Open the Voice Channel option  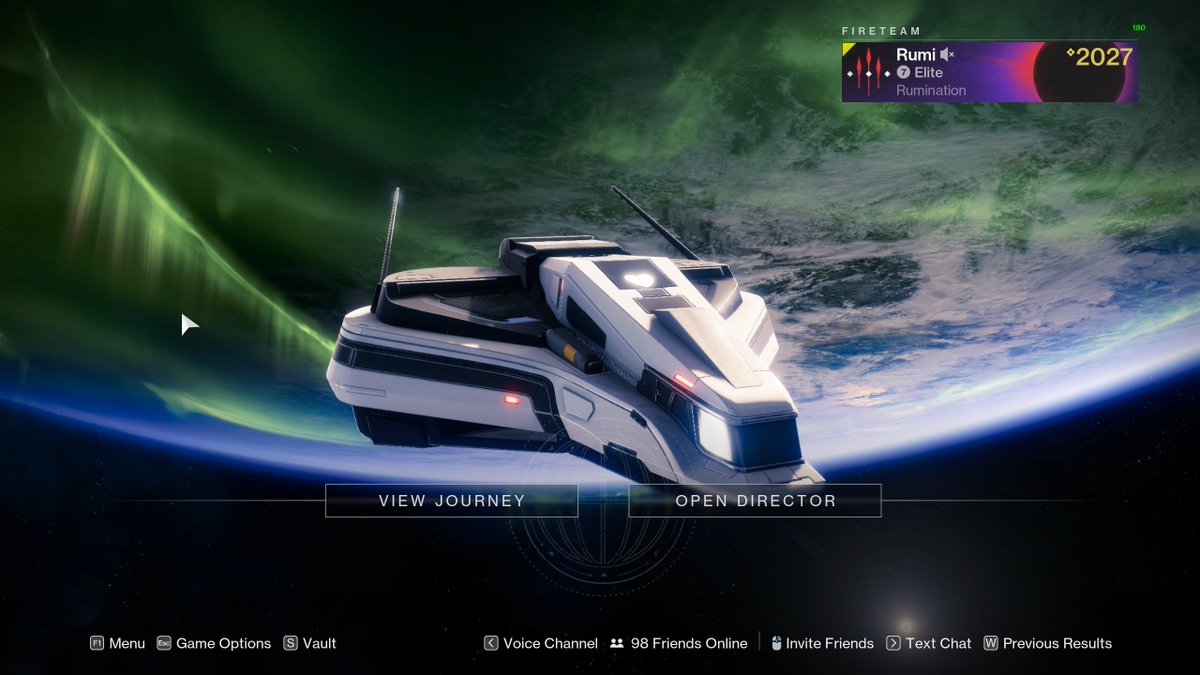[541, 644]
